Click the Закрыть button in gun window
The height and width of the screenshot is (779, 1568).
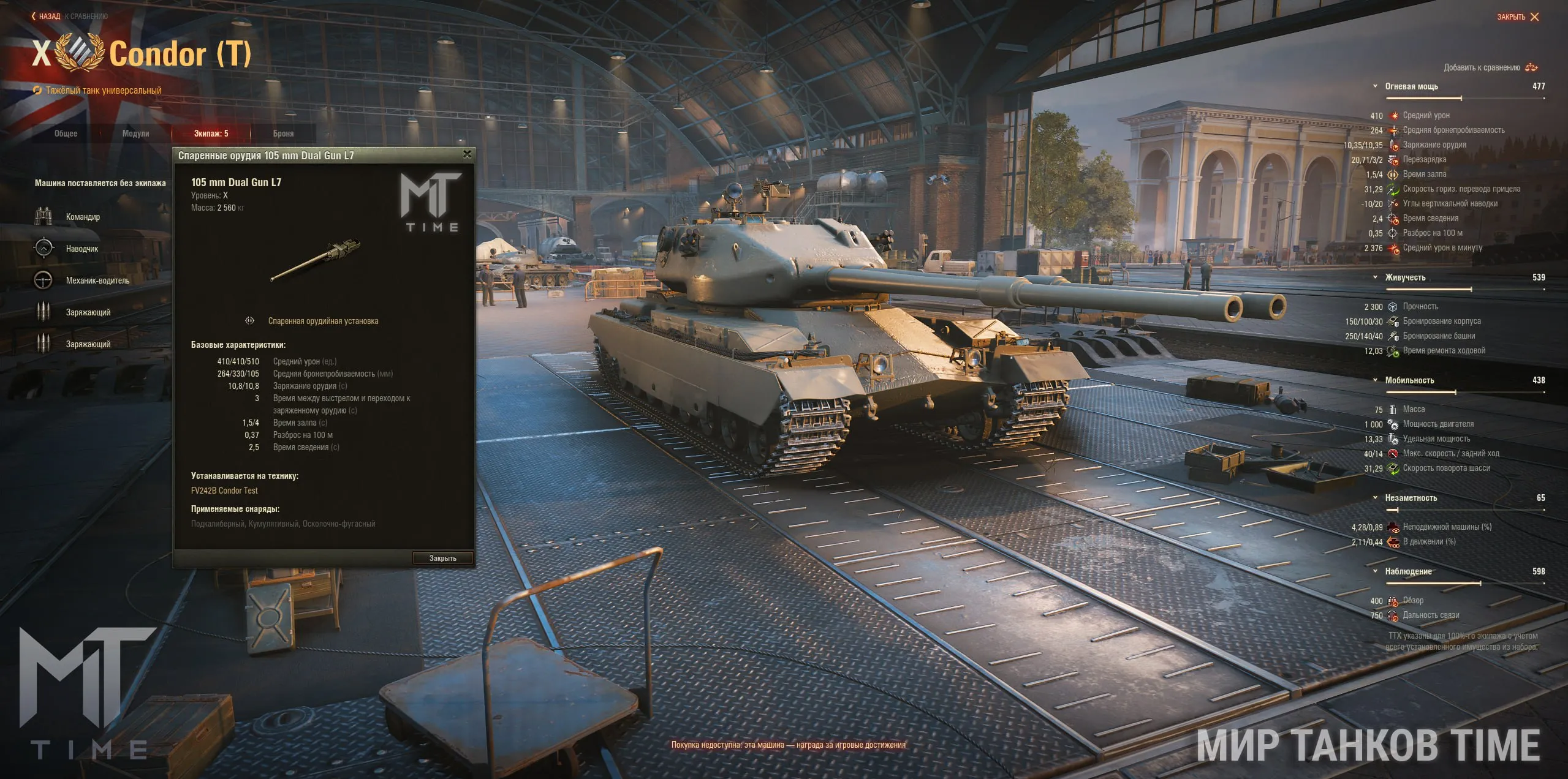pyautogui.click(x=442, y=558)
